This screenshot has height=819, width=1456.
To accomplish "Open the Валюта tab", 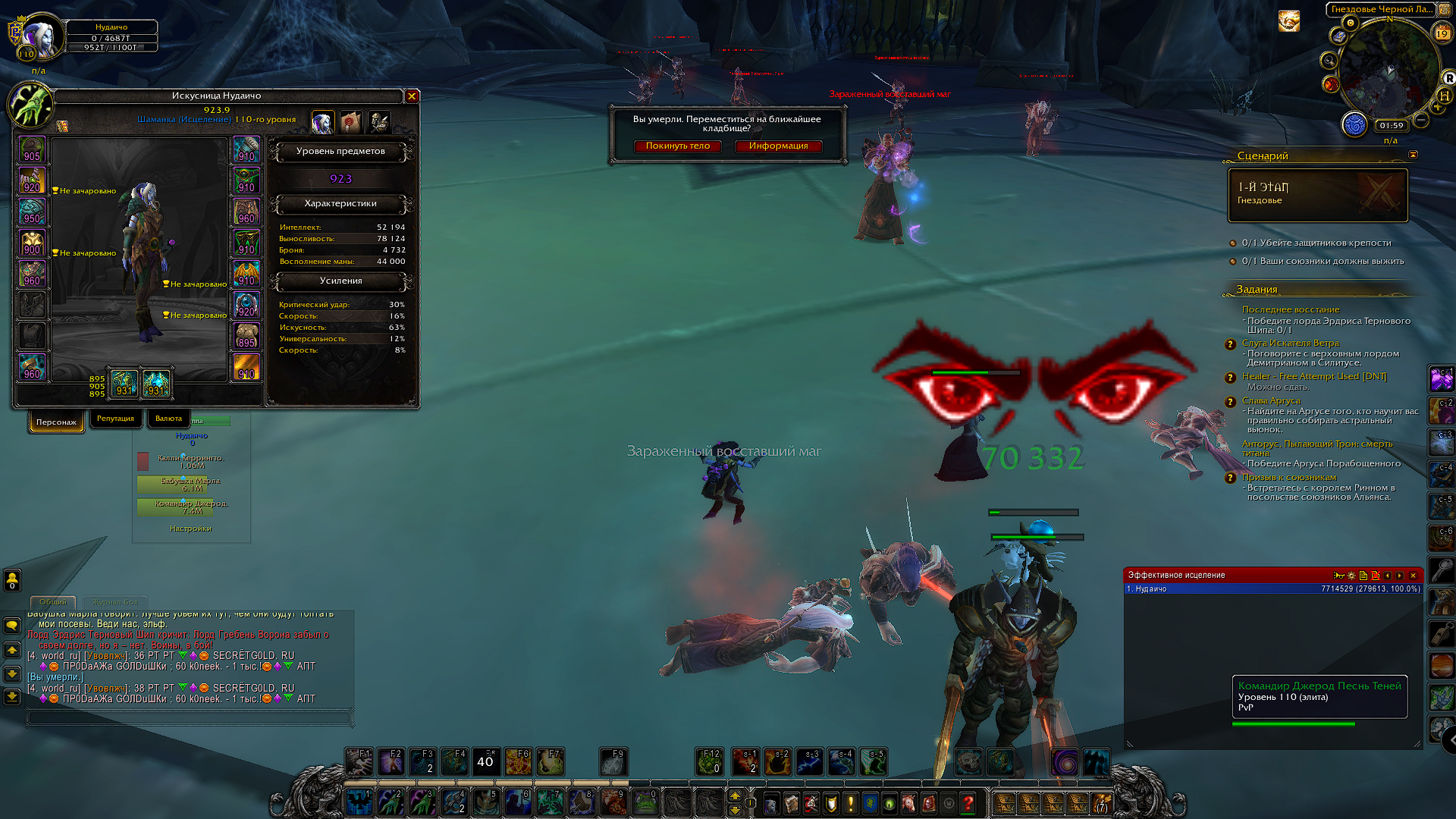I will point(168,419).
